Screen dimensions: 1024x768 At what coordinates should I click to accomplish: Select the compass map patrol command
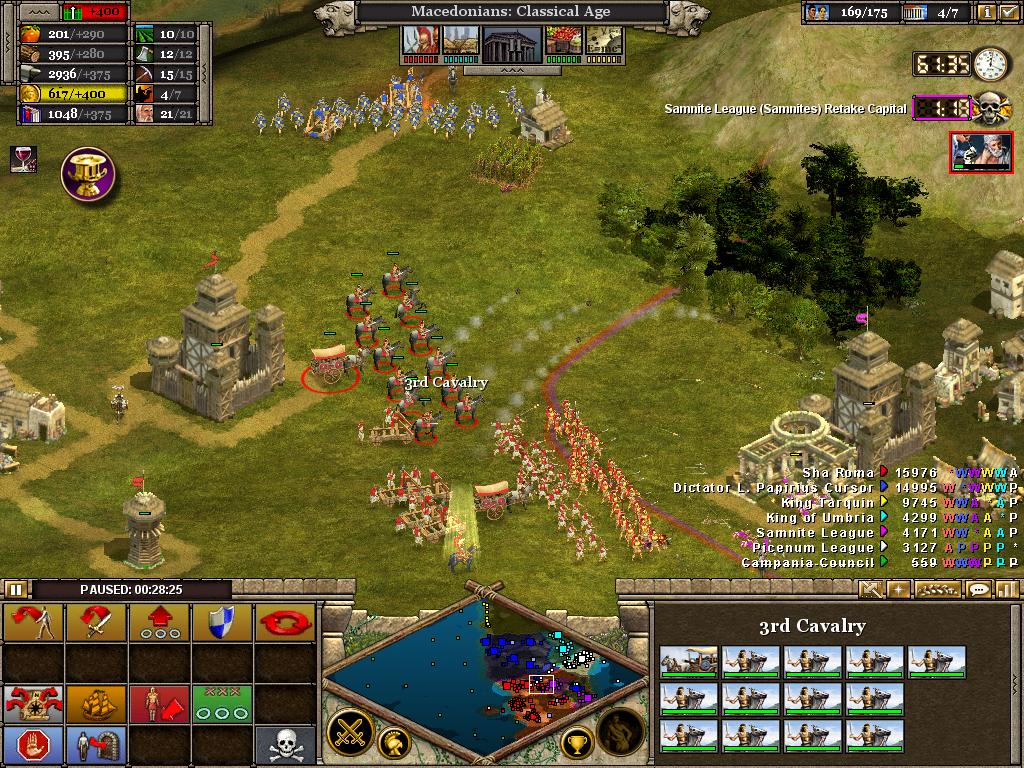pos(34,704)
